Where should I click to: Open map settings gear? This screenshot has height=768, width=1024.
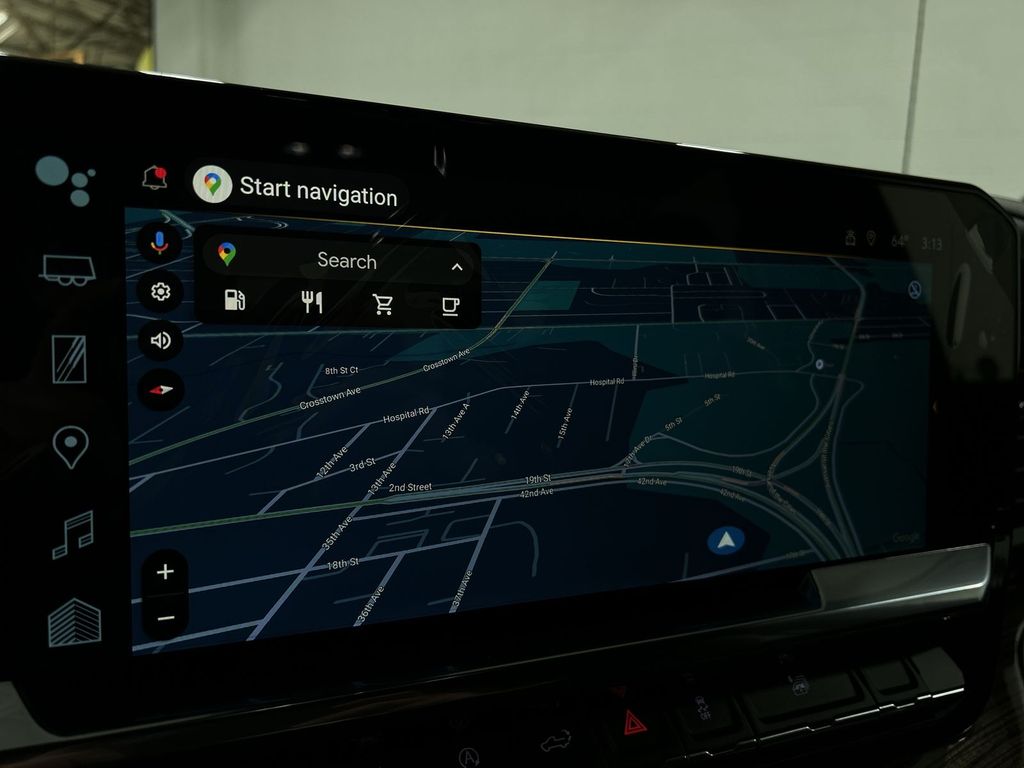pyautogui.click(x=160, y=292)
